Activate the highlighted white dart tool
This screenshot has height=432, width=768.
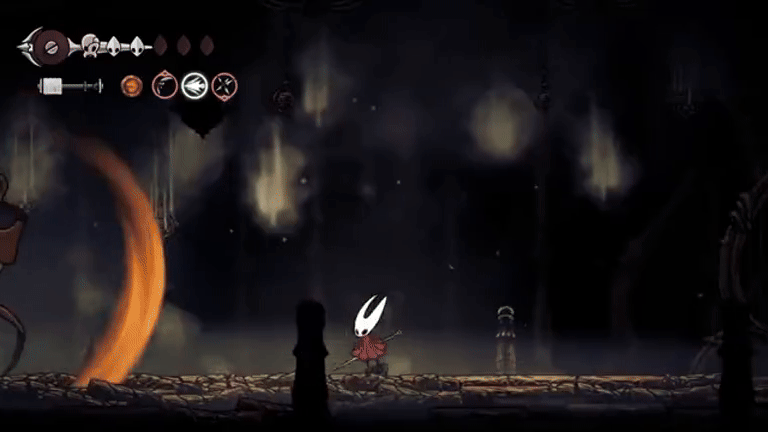pyautogui.click(x=194, y=87)
